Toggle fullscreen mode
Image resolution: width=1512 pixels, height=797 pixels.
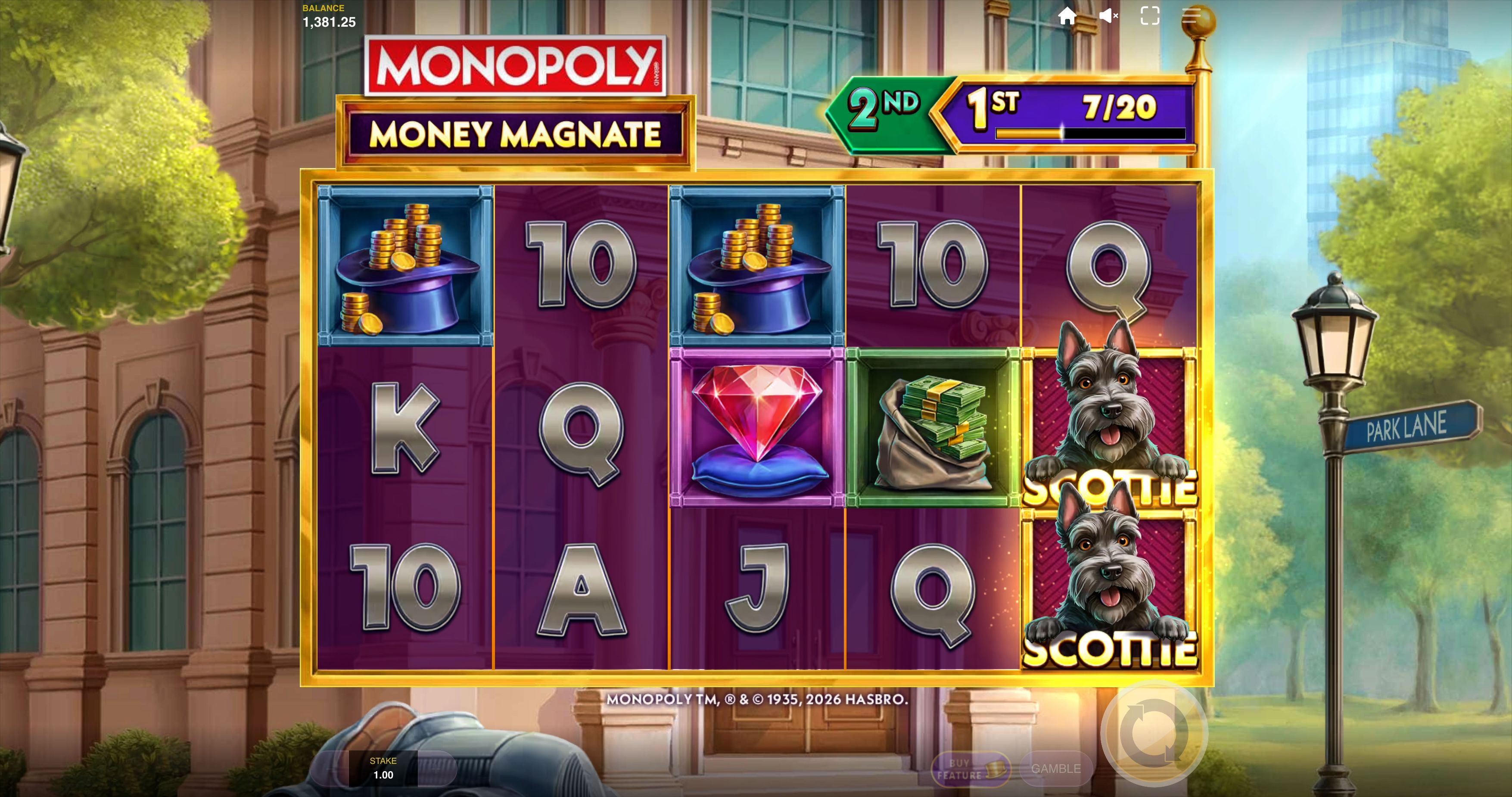(x=1150, y=16)
